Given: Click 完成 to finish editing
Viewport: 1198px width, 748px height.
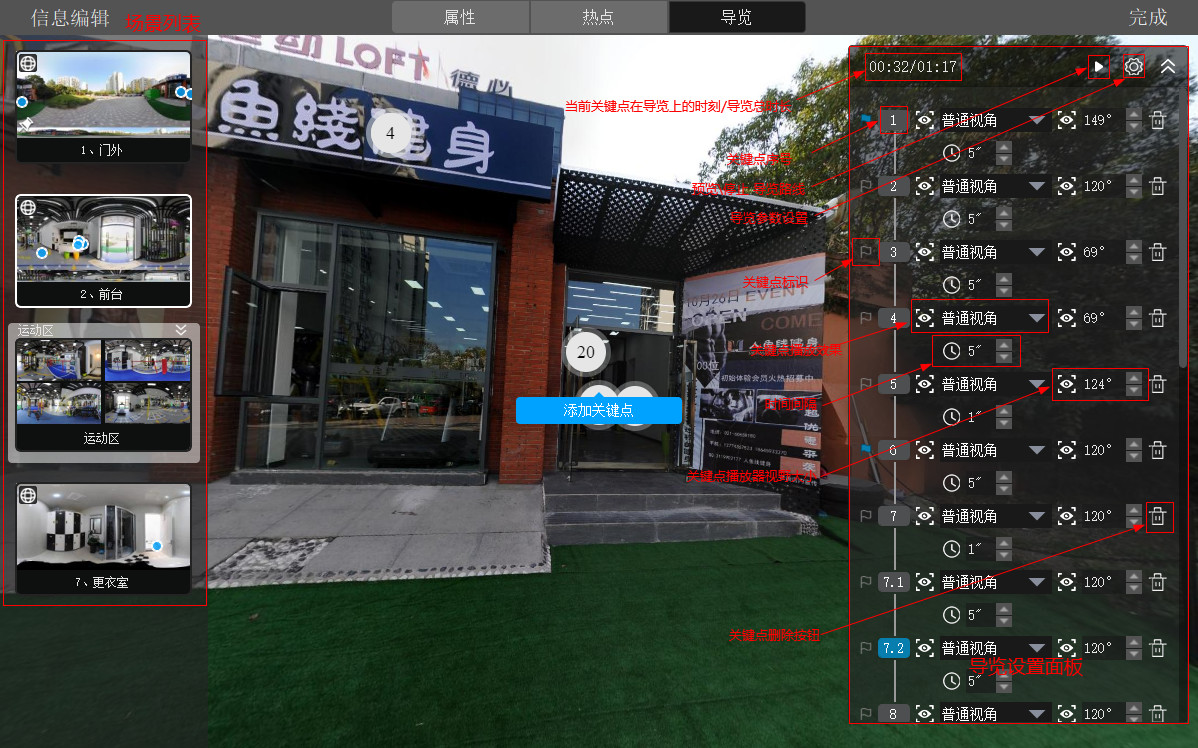Looking at the screenshot, I should (x=1147, y=17).
